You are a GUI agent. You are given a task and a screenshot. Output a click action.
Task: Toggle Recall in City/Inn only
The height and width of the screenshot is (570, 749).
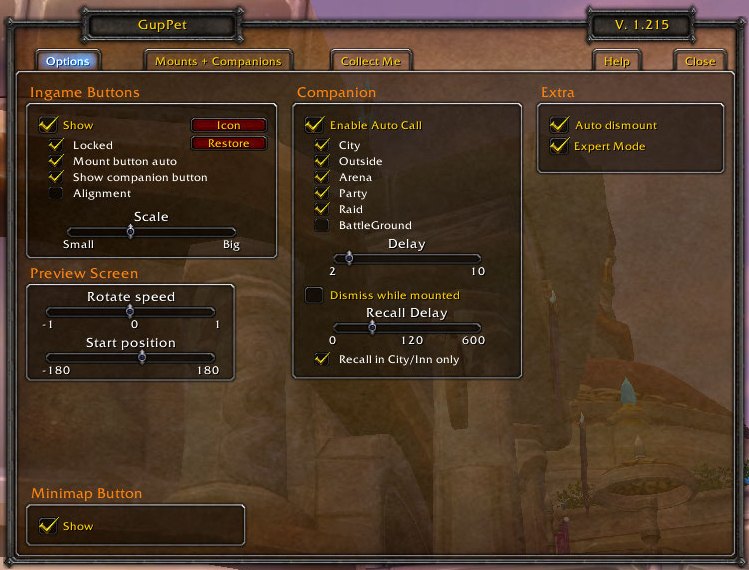point(322,359)
